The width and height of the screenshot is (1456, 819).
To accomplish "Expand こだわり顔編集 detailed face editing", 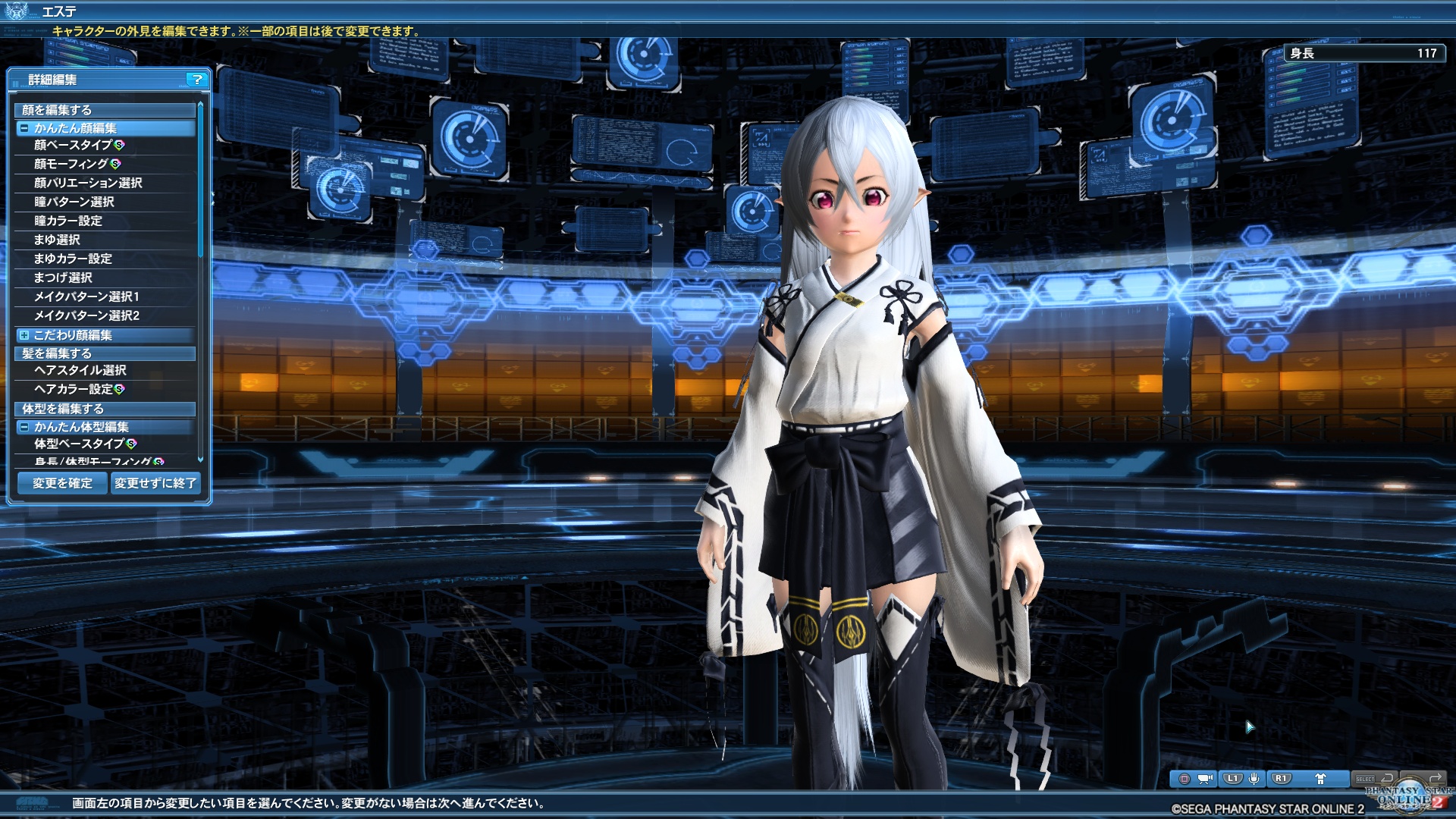I will [25, 335].
